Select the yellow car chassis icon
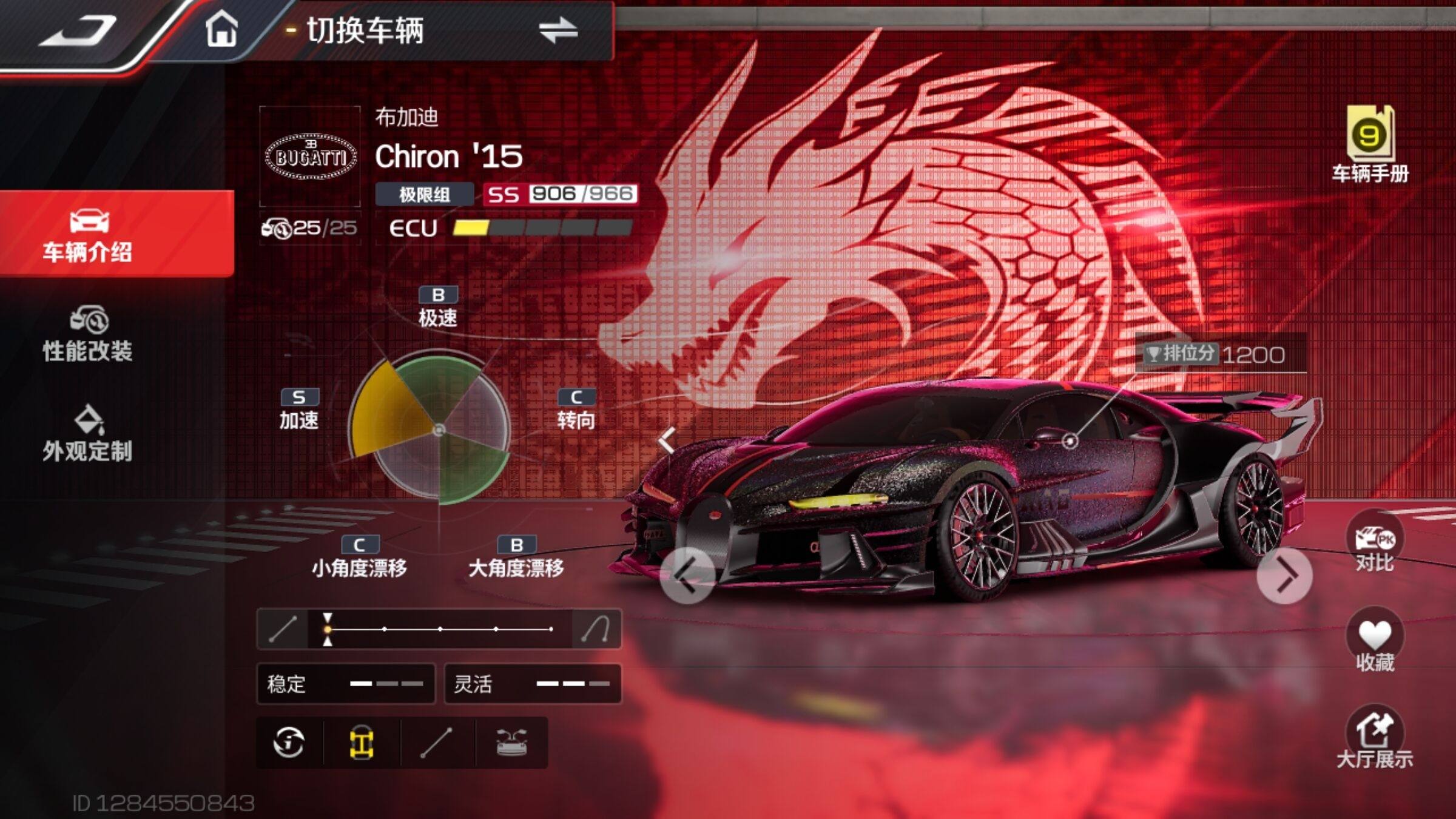Screen dimensions: 1456x819 (362, 742)
